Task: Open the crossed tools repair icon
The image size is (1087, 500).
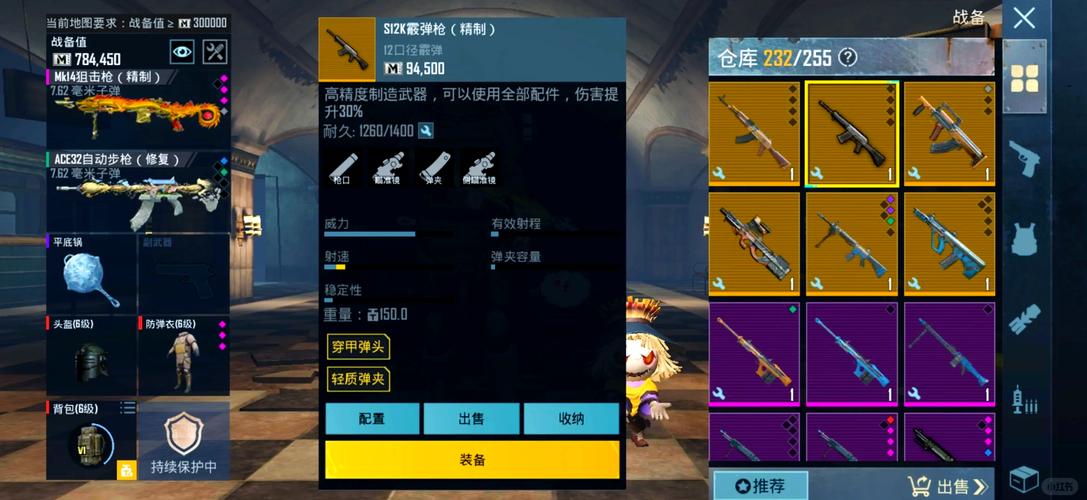Action: coord(214,51)
